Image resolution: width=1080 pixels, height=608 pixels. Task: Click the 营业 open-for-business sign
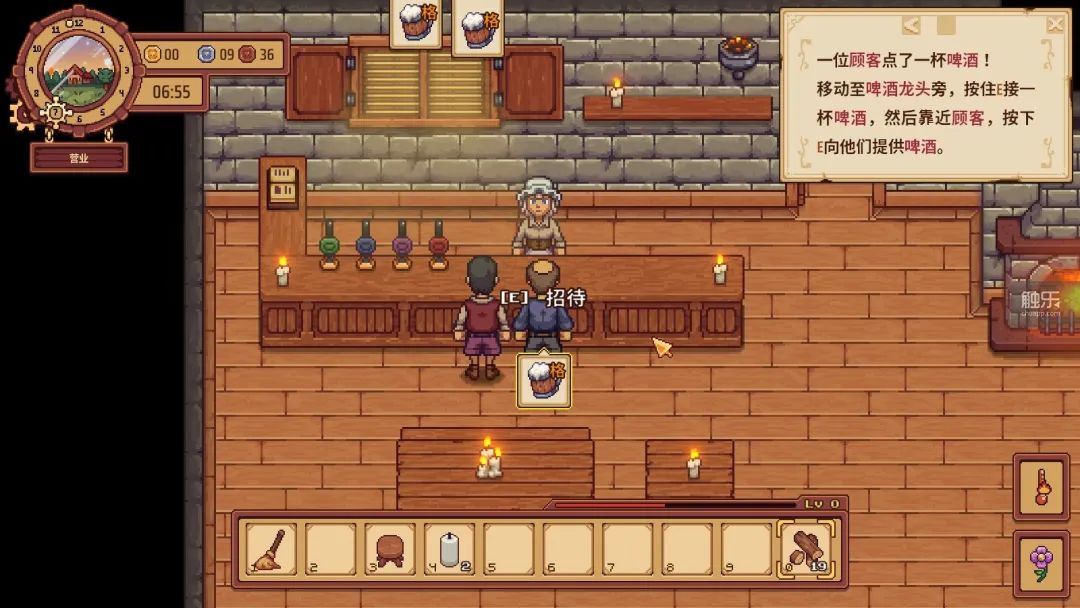pyautogui.click(x=79, y=158)
